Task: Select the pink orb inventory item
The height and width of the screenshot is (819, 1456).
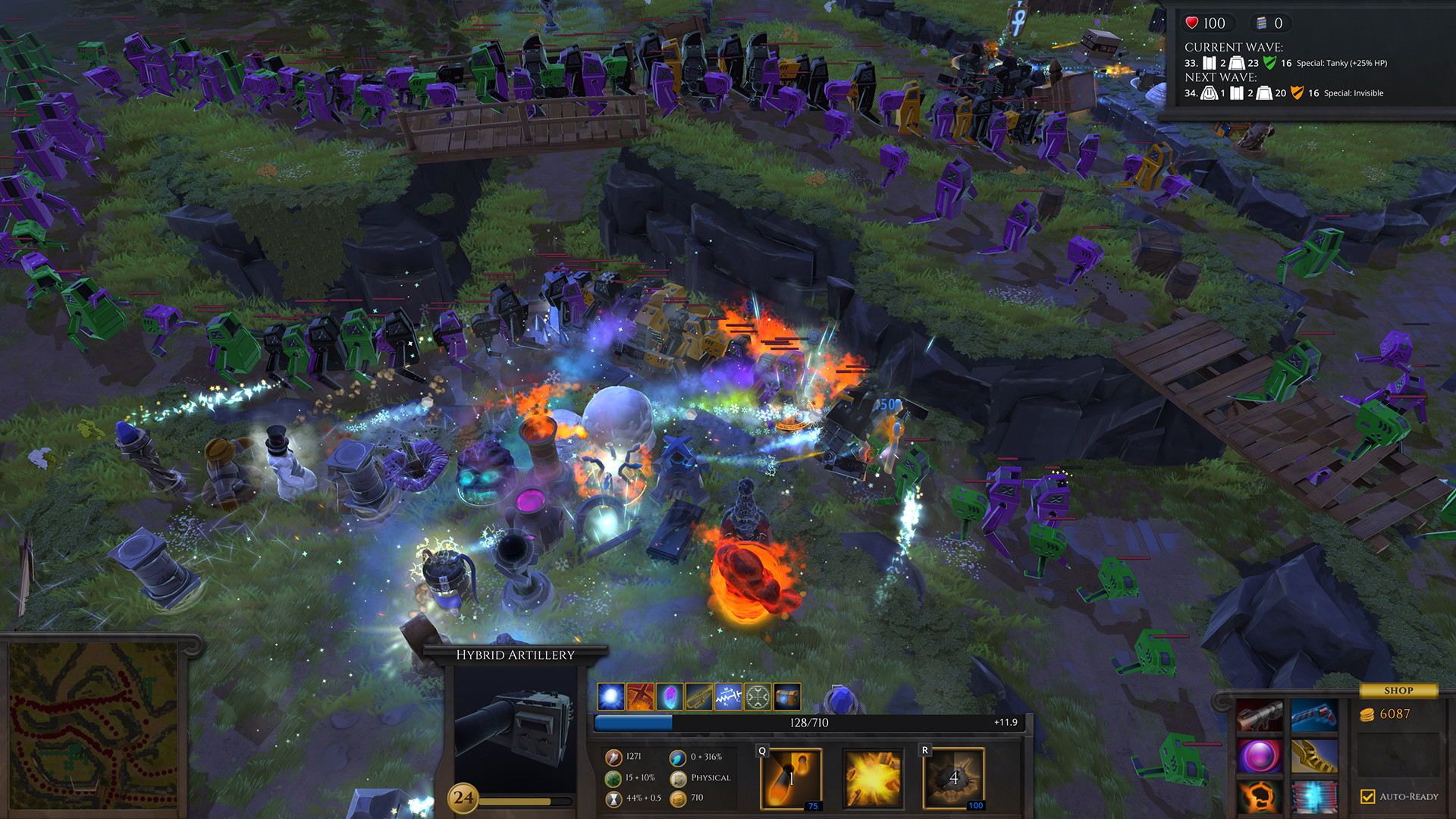Action: [1260, 755]
